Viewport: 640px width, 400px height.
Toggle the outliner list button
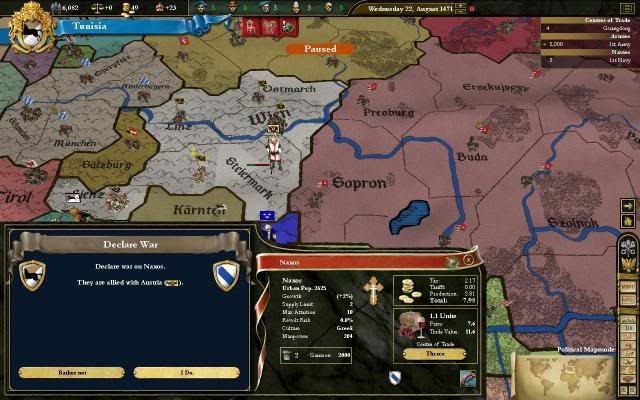tap(627, 6)
